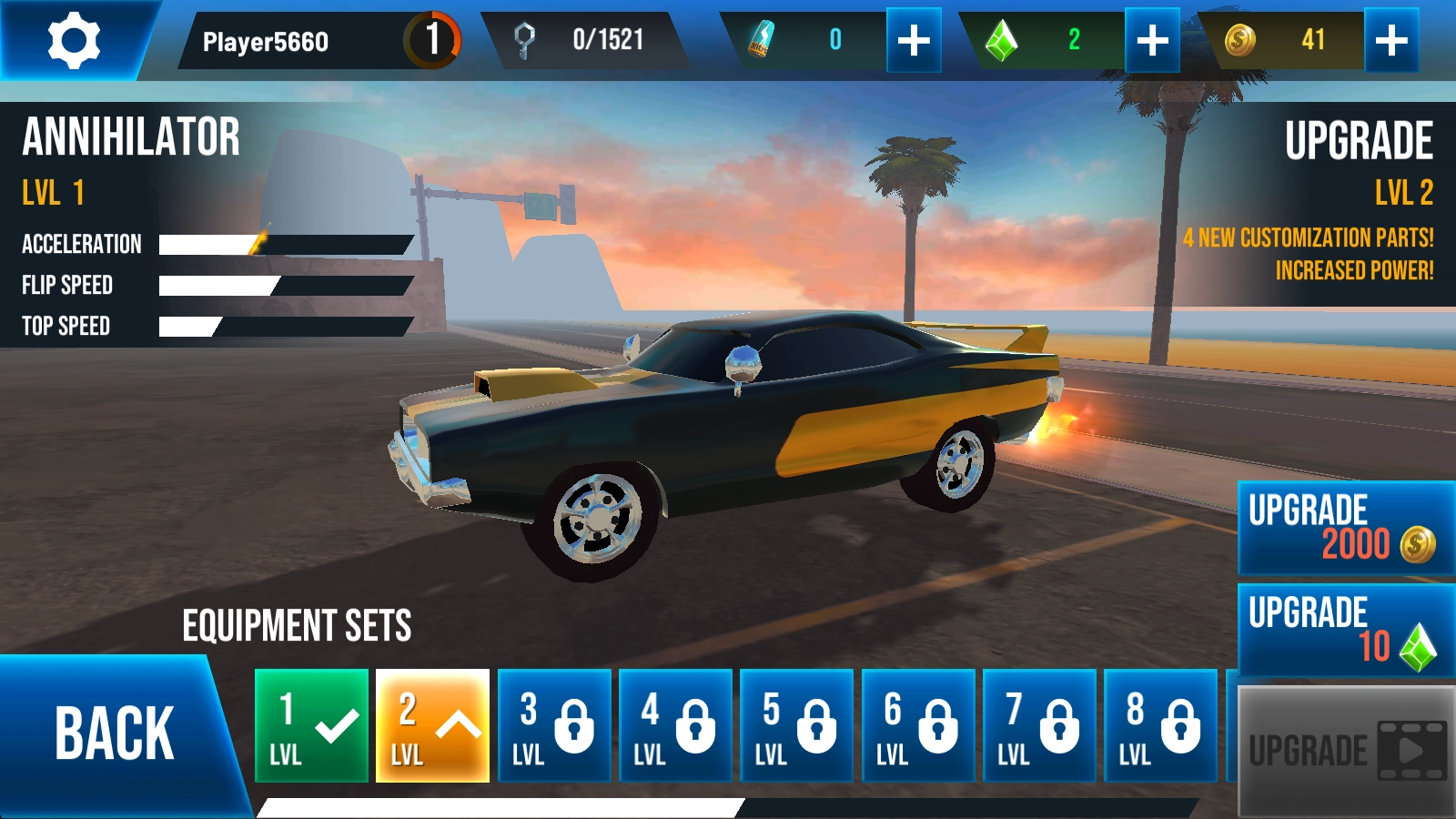Watch a video ad to upgrade
The height and width of the screenshot is (819, 1456).
(1345, 751)
